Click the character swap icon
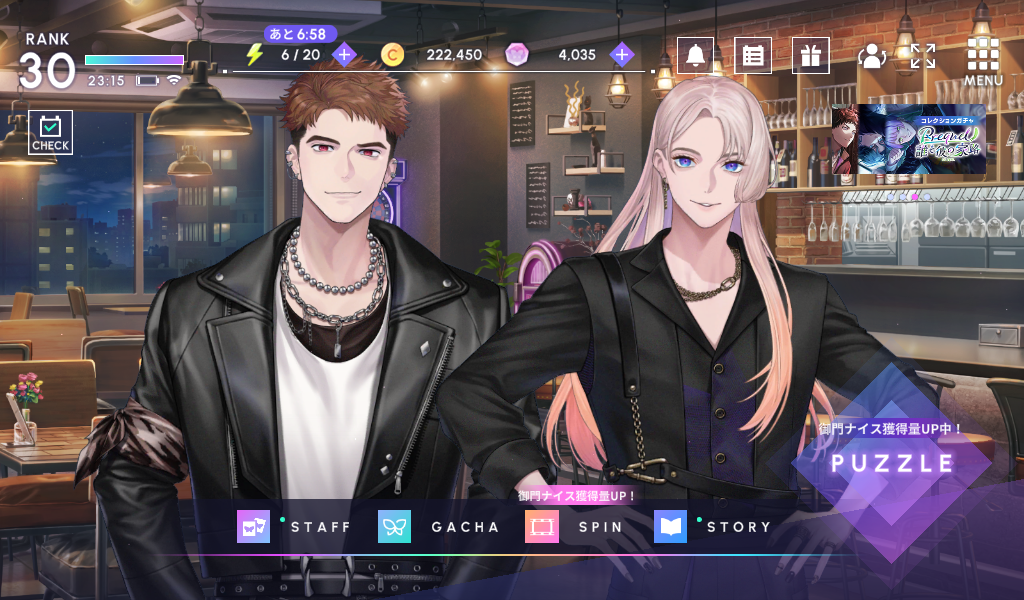The image size is (1024, 600). (872, 56)
